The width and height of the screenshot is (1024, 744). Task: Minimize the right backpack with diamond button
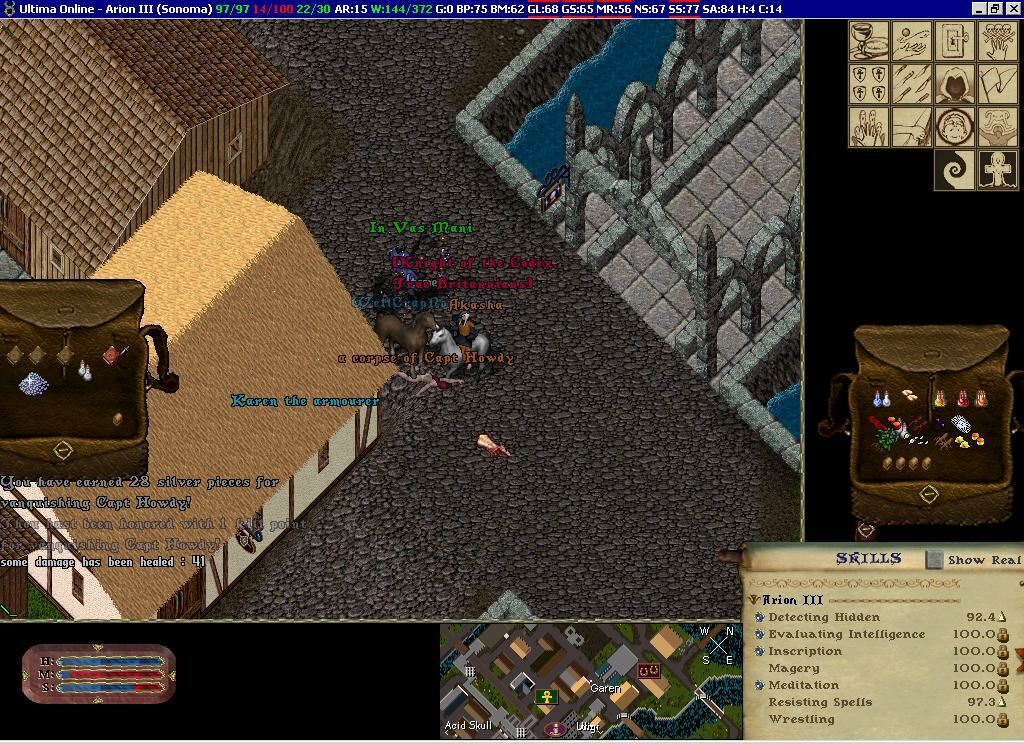[x=929, y=494]
